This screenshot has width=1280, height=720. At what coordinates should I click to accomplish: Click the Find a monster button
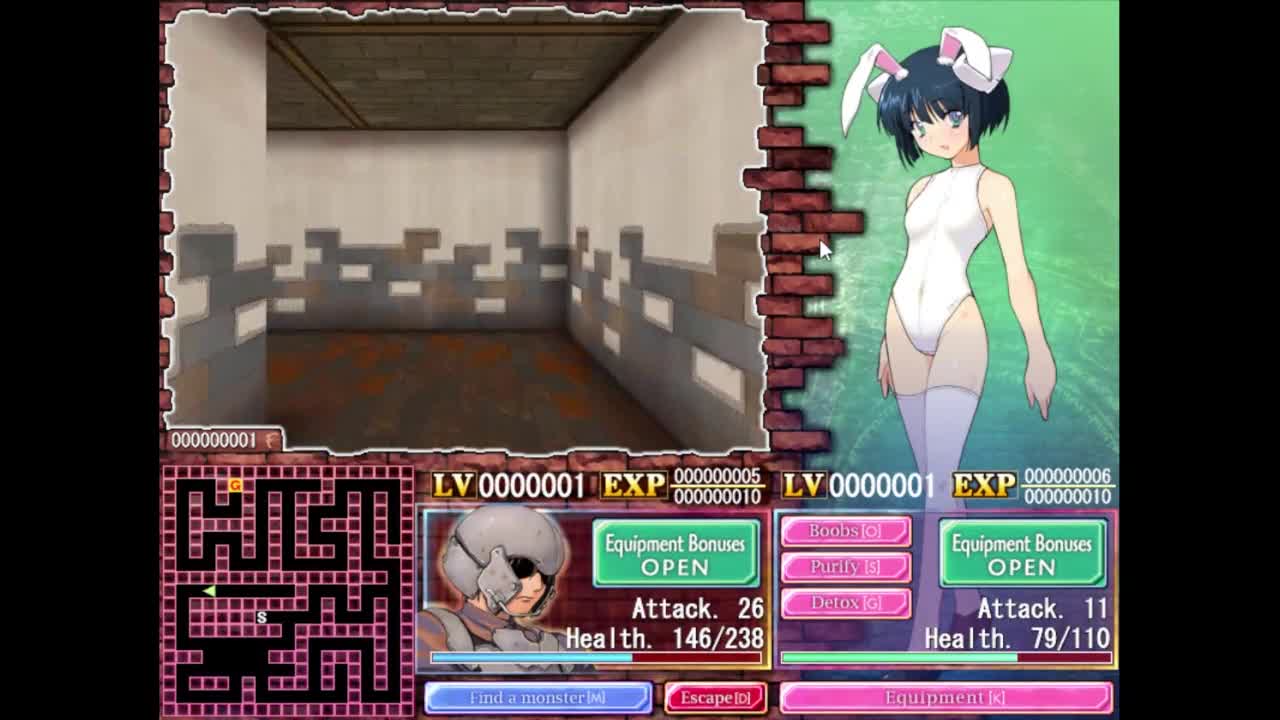[538, 698]
